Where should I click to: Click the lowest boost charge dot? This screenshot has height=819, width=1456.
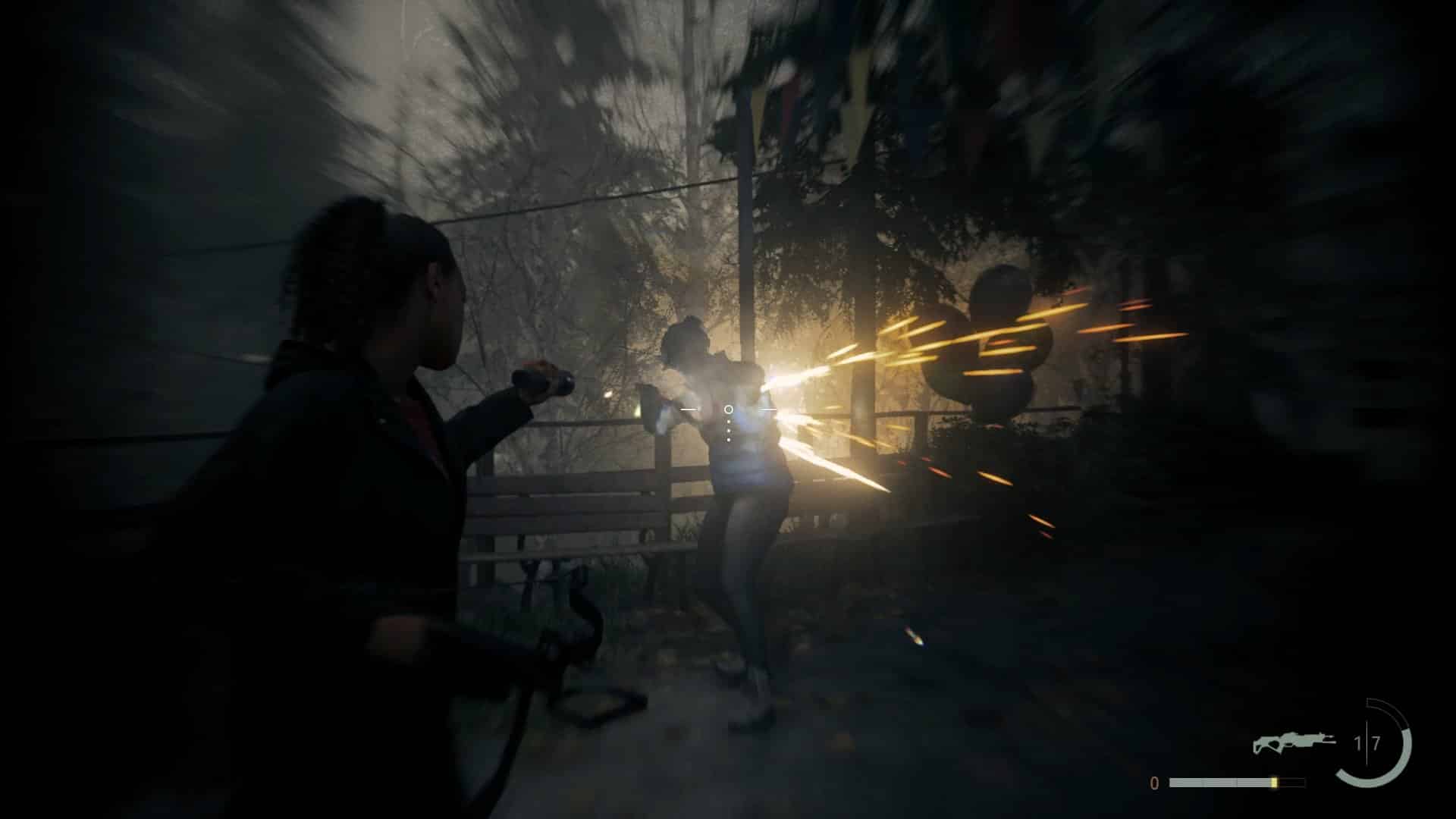[x=728, y=440]
